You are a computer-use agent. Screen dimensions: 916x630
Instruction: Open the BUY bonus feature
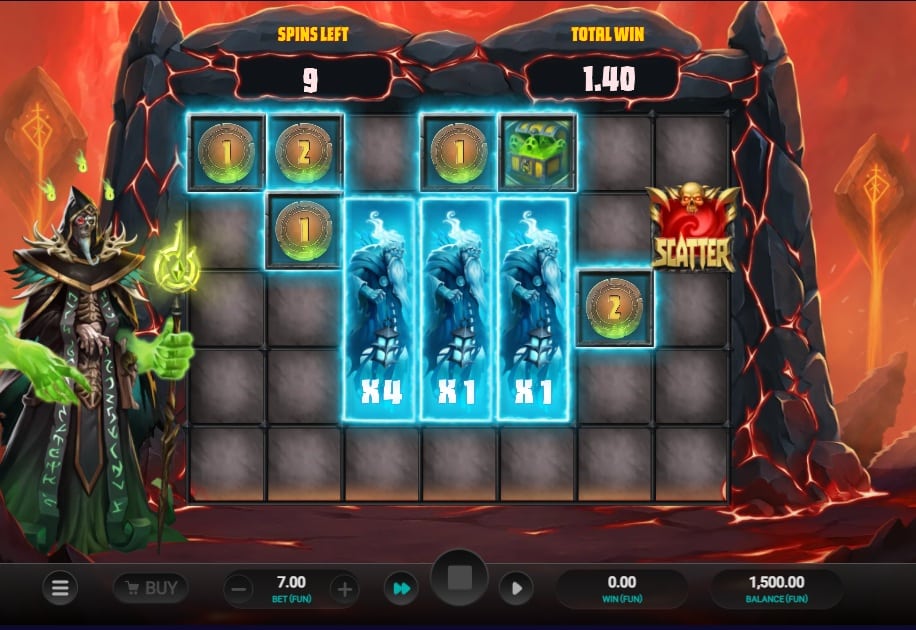pos(150,588)
